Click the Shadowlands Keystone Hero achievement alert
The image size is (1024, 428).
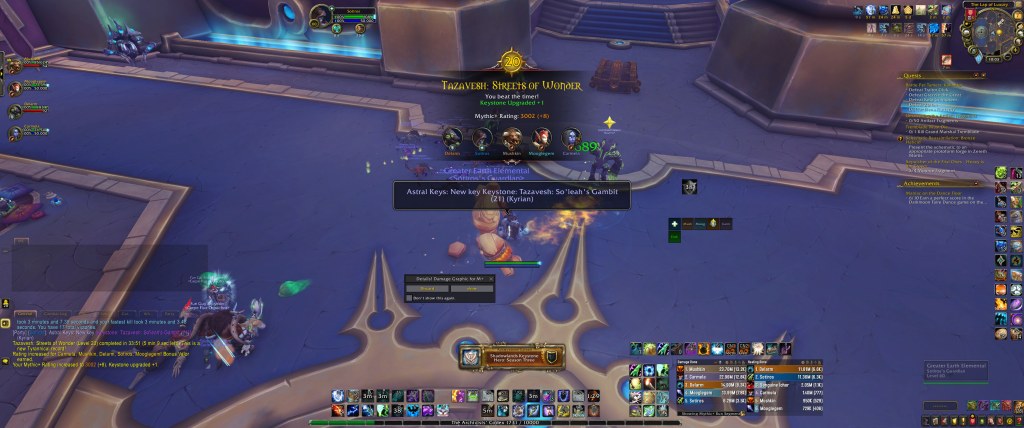(511, 354)
